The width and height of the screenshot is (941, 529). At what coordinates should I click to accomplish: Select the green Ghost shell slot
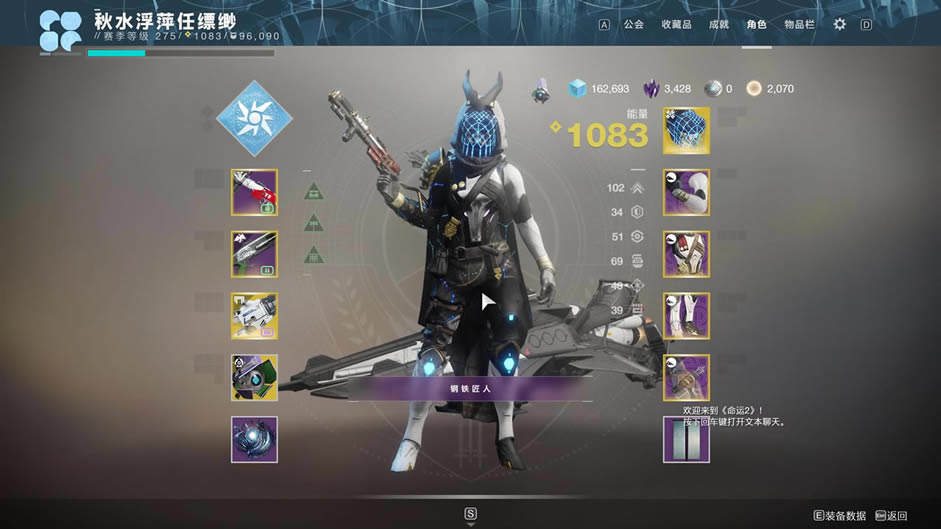[x=254, y=378]
